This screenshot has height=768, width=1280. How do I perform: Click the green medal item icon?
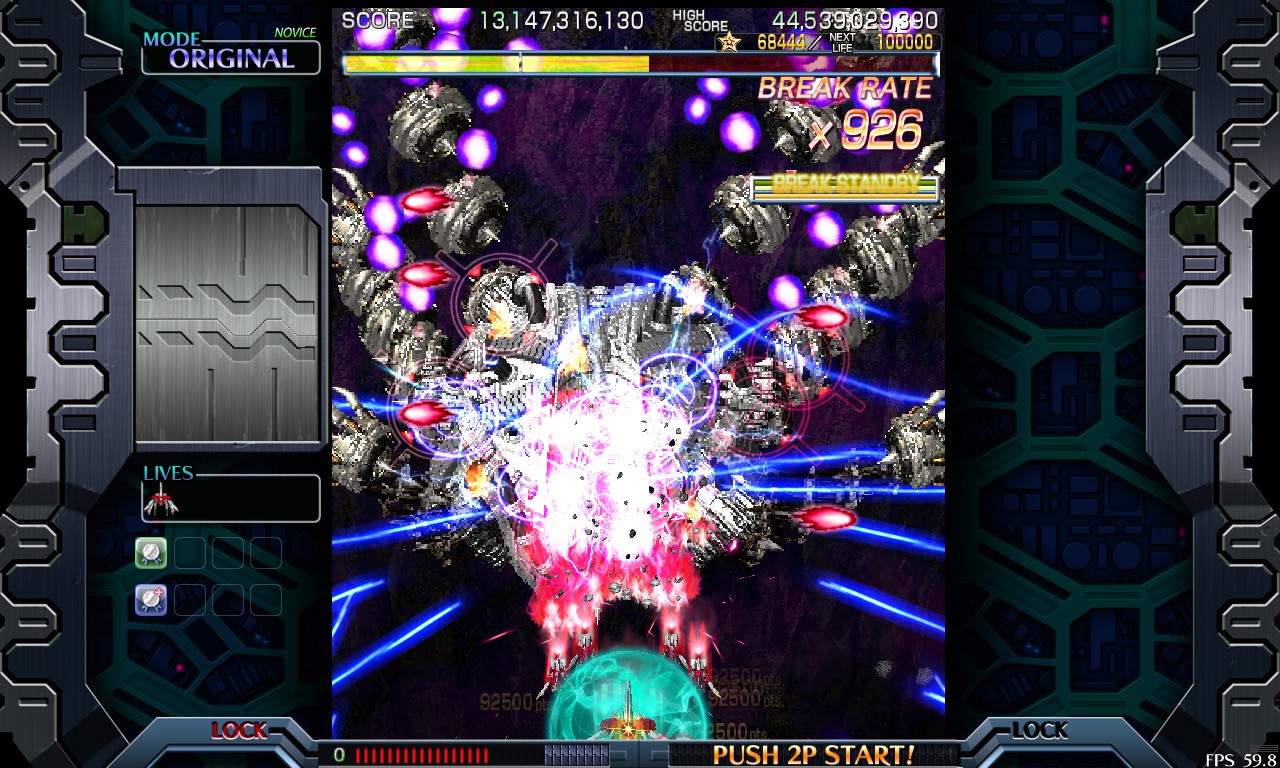(x=151, y=552)
